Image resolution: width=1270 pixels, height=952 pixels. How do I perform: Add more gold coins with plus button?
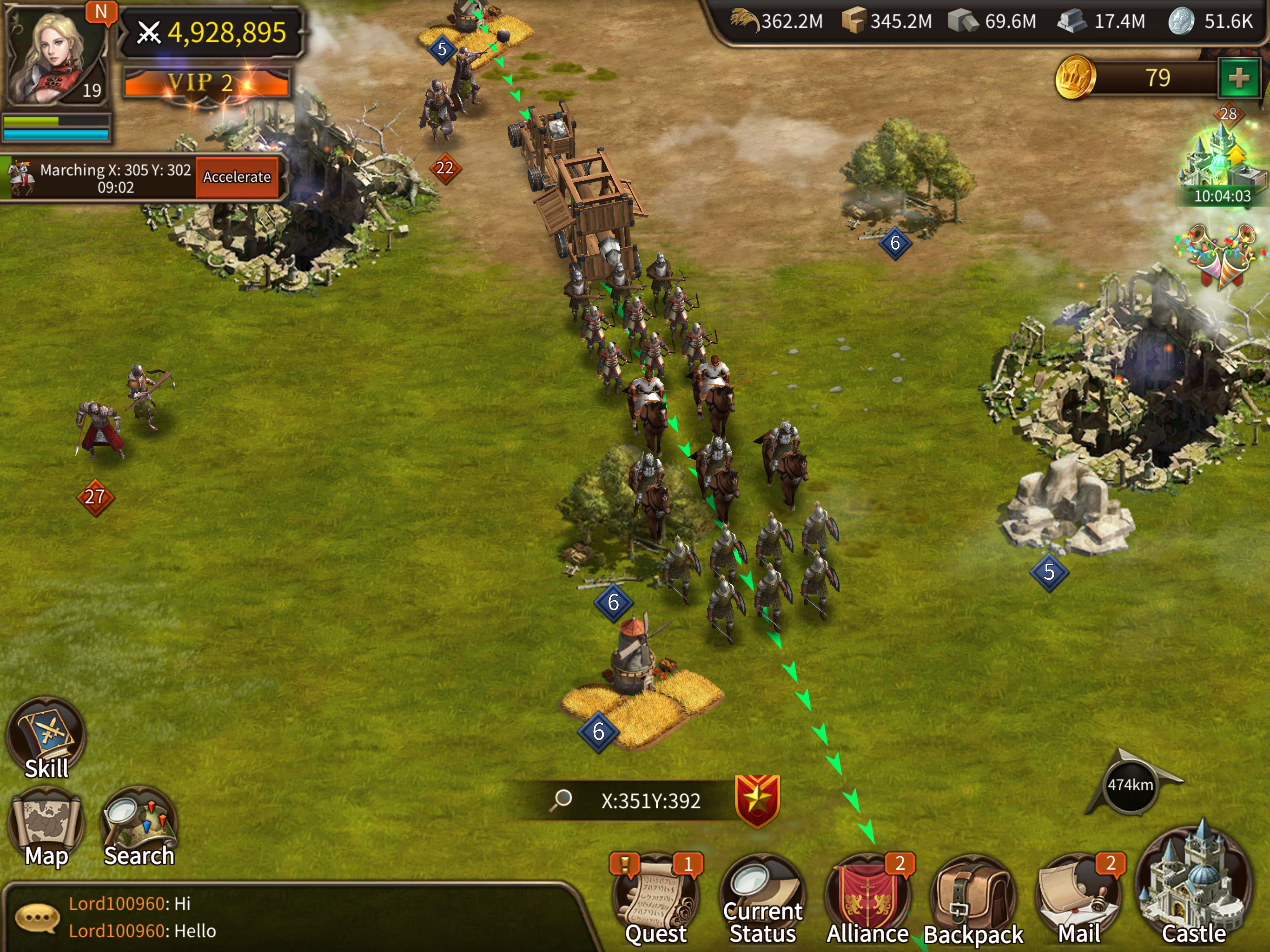click(x=1238, y=78)
